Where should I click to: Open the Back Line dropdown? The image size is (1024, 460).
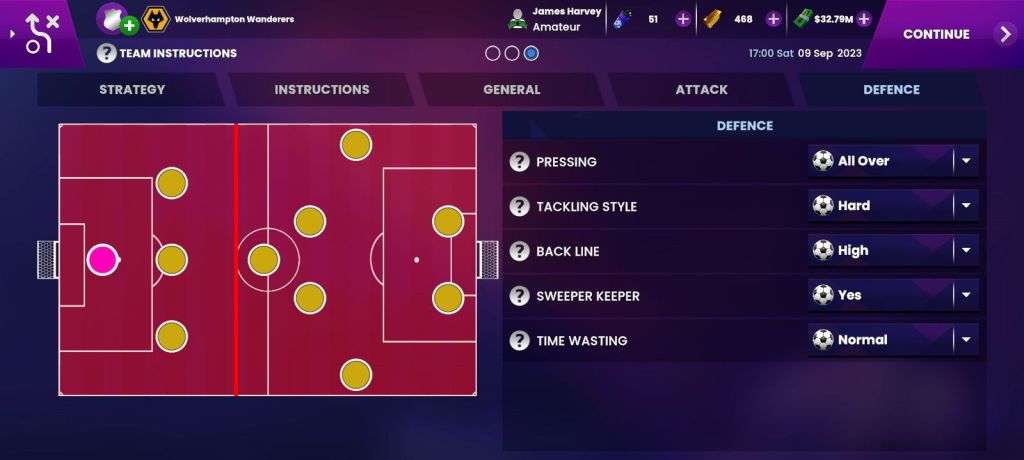[x=893, y=251]
